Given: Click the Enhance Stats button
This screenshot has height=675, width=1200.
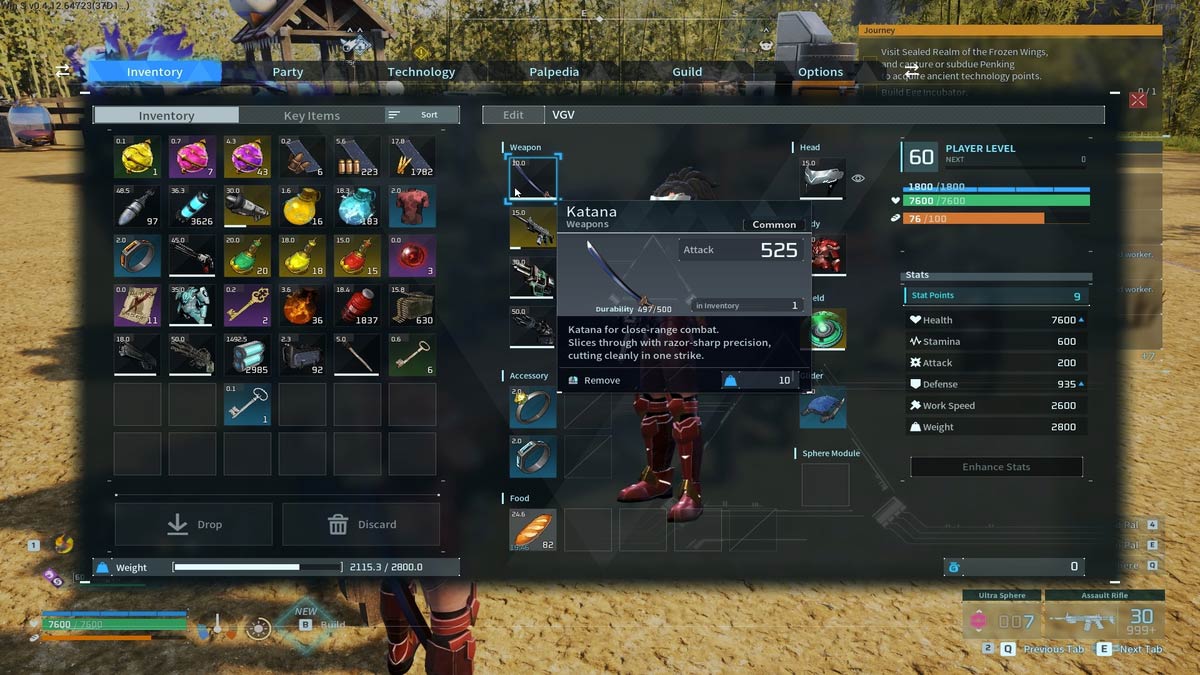Looking at the screenshot, I should (x=996, y=467).
